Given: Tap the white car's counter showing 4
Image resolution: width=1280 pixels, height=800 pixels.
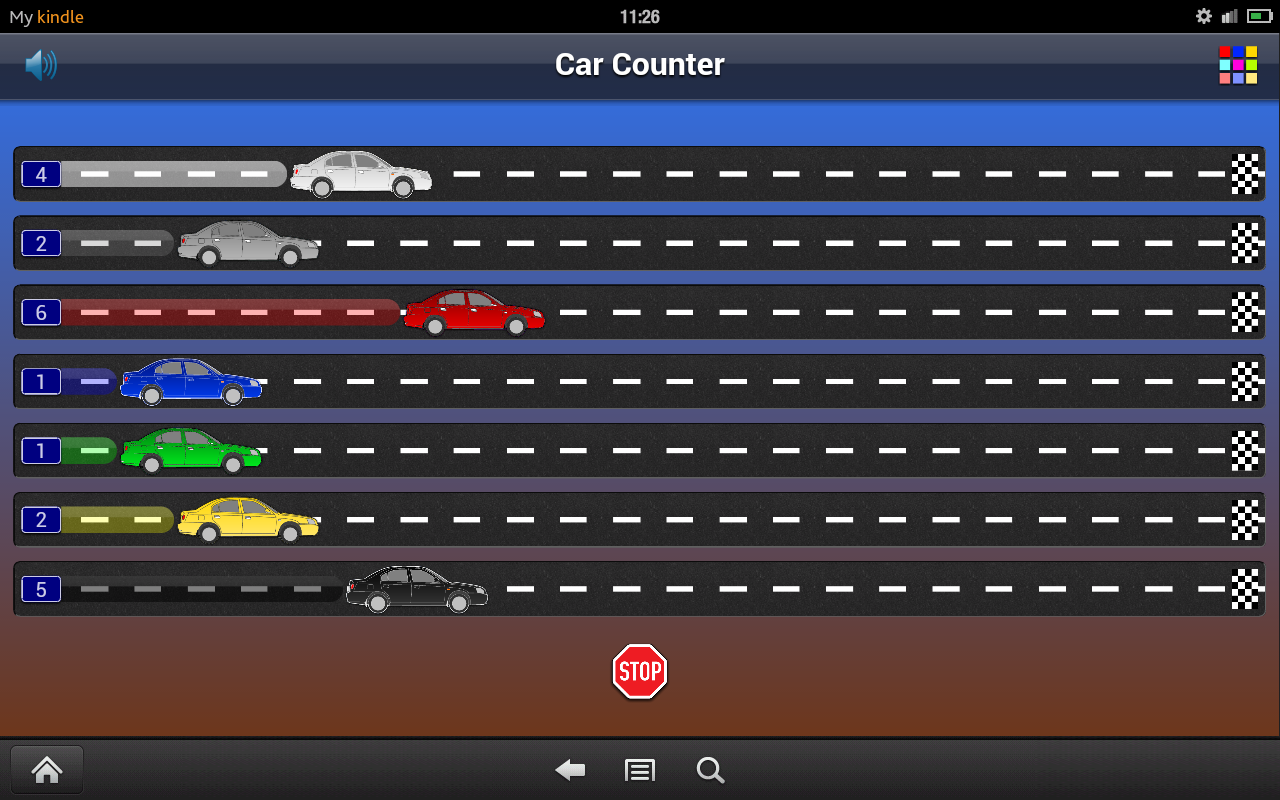Looking at the screenshot, I should point(41,173).
